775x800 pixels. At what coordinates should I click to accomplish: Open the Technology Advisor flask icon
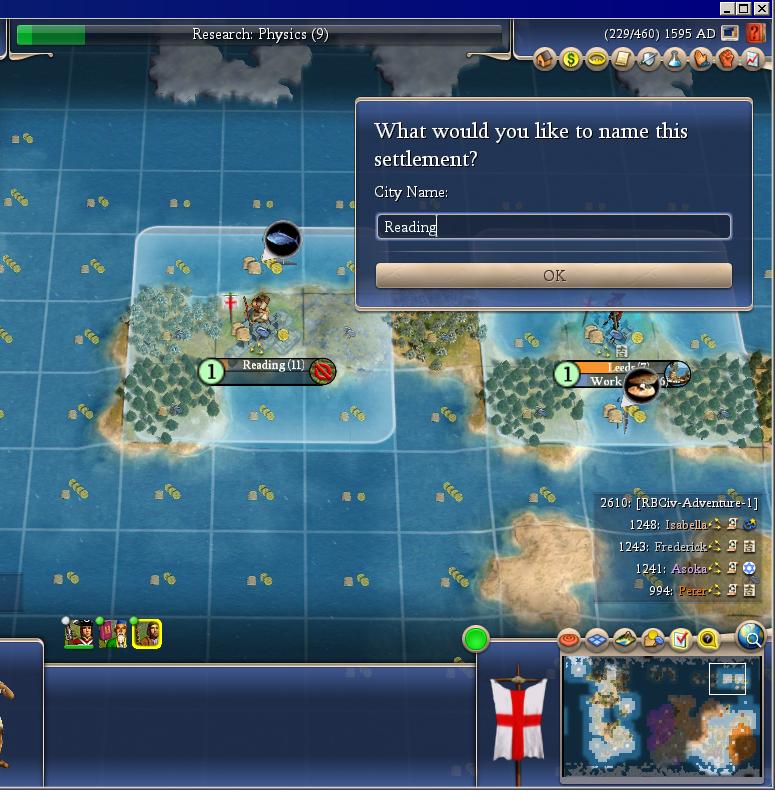click(675, 60)
